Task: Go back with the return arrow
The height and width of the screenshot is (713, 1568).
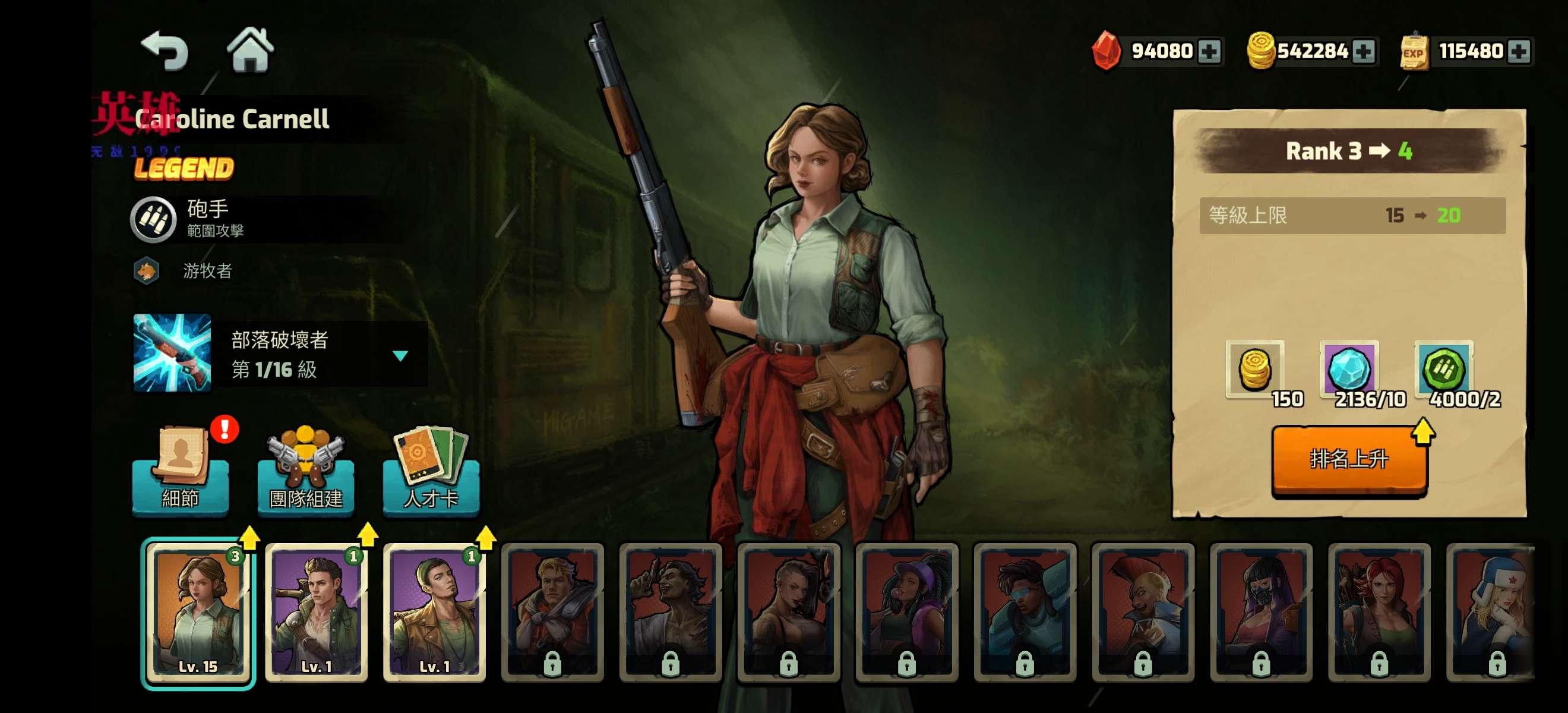Action: [x=165, y=51]
